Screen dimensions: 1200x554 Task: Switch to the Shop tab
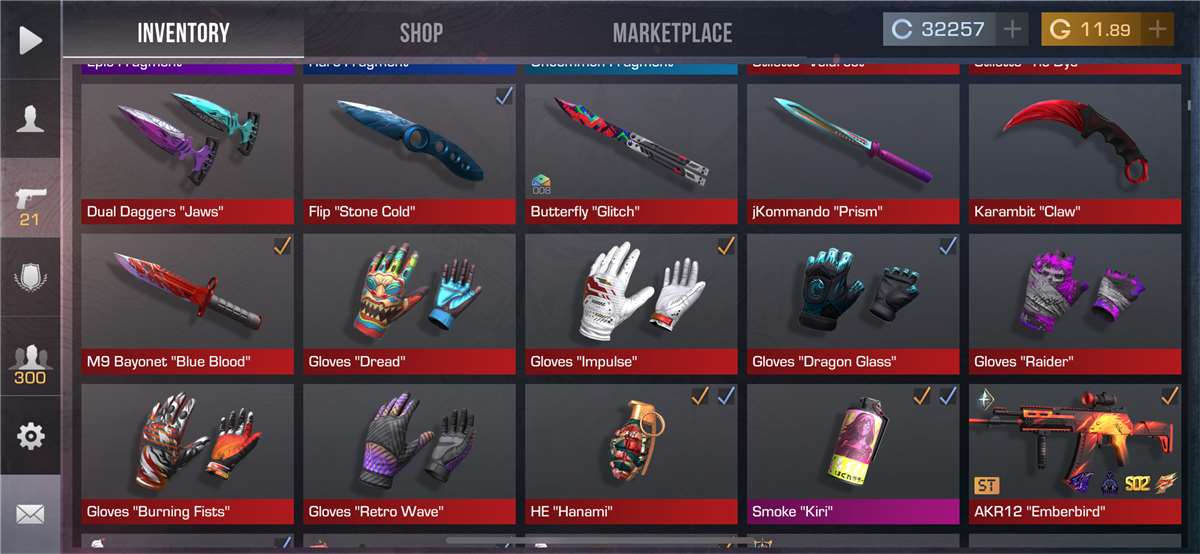tap(421, 32)
